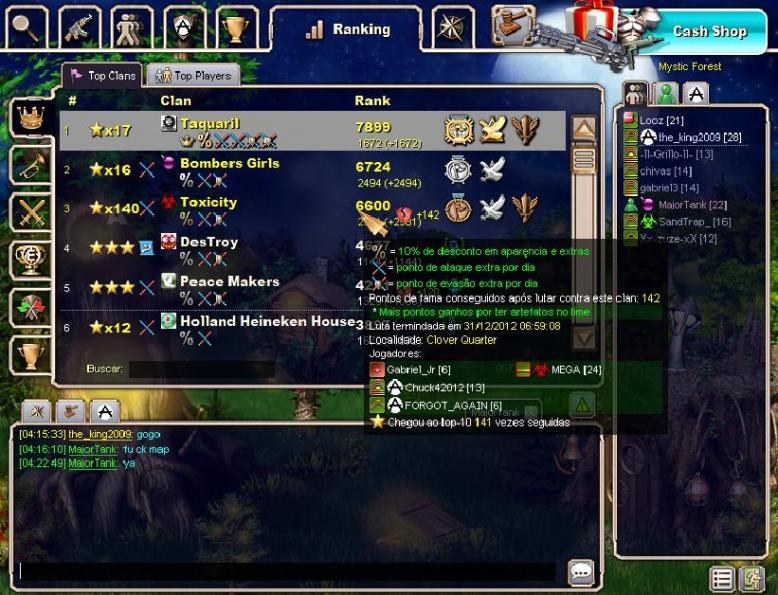The height and width of the screenshot is (595, 778).
Task: Open the magnifying glass search tab
Action: pyautogui.click(x=27, y=28)
